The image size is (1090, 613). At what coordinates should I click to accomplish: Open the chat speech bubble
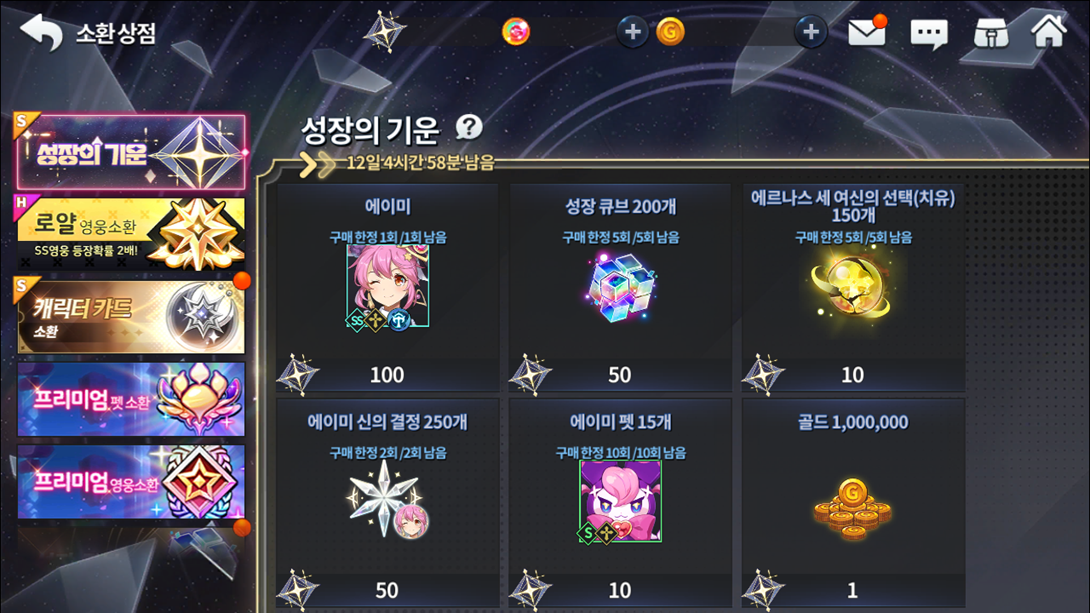(928, 33)
